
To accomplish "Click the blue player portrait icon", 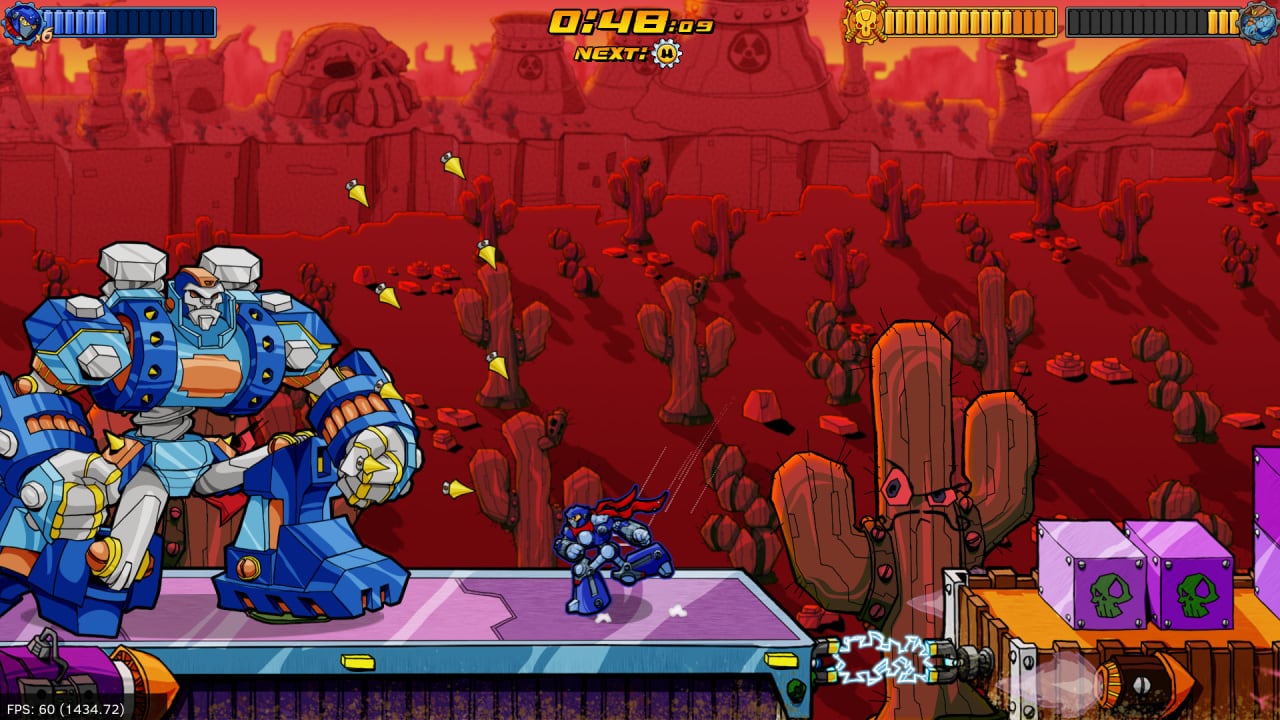I will 22,22.
